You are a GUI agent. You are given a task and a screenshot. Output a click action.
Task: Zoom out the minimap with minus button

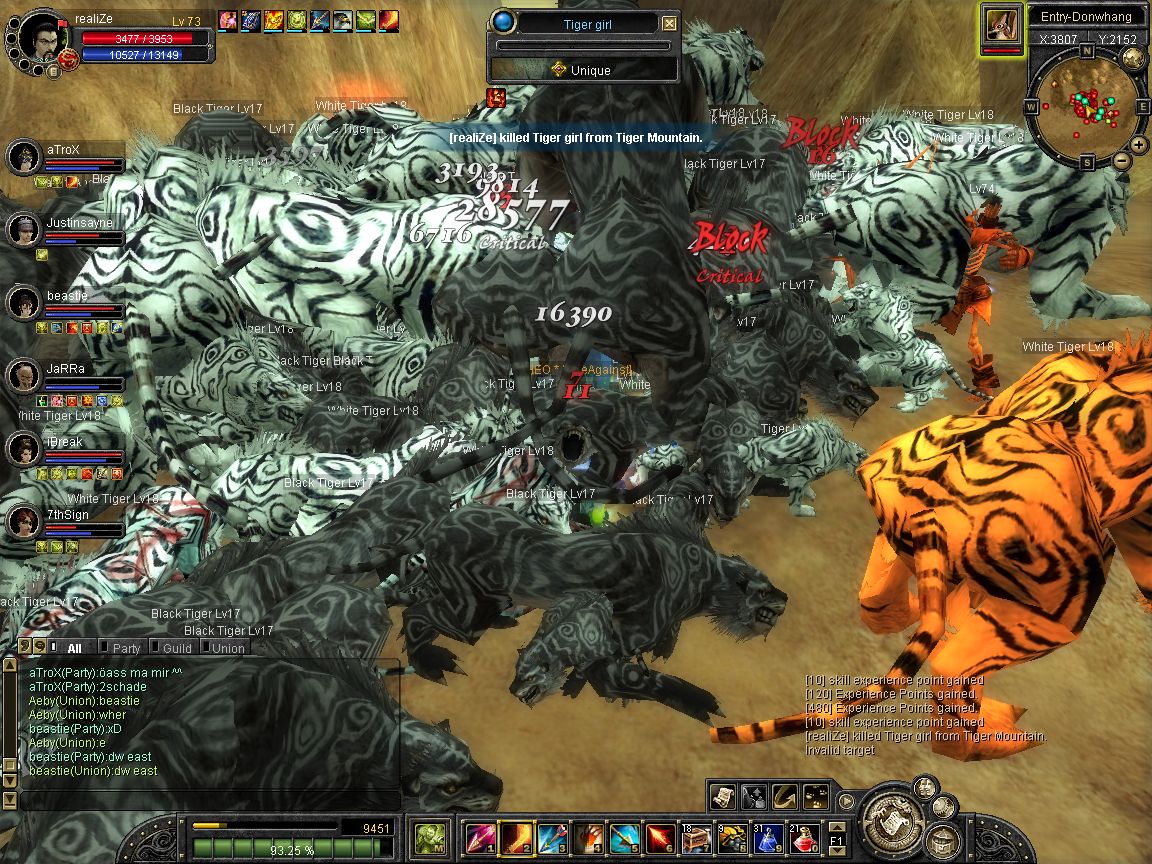point(1121,160)
